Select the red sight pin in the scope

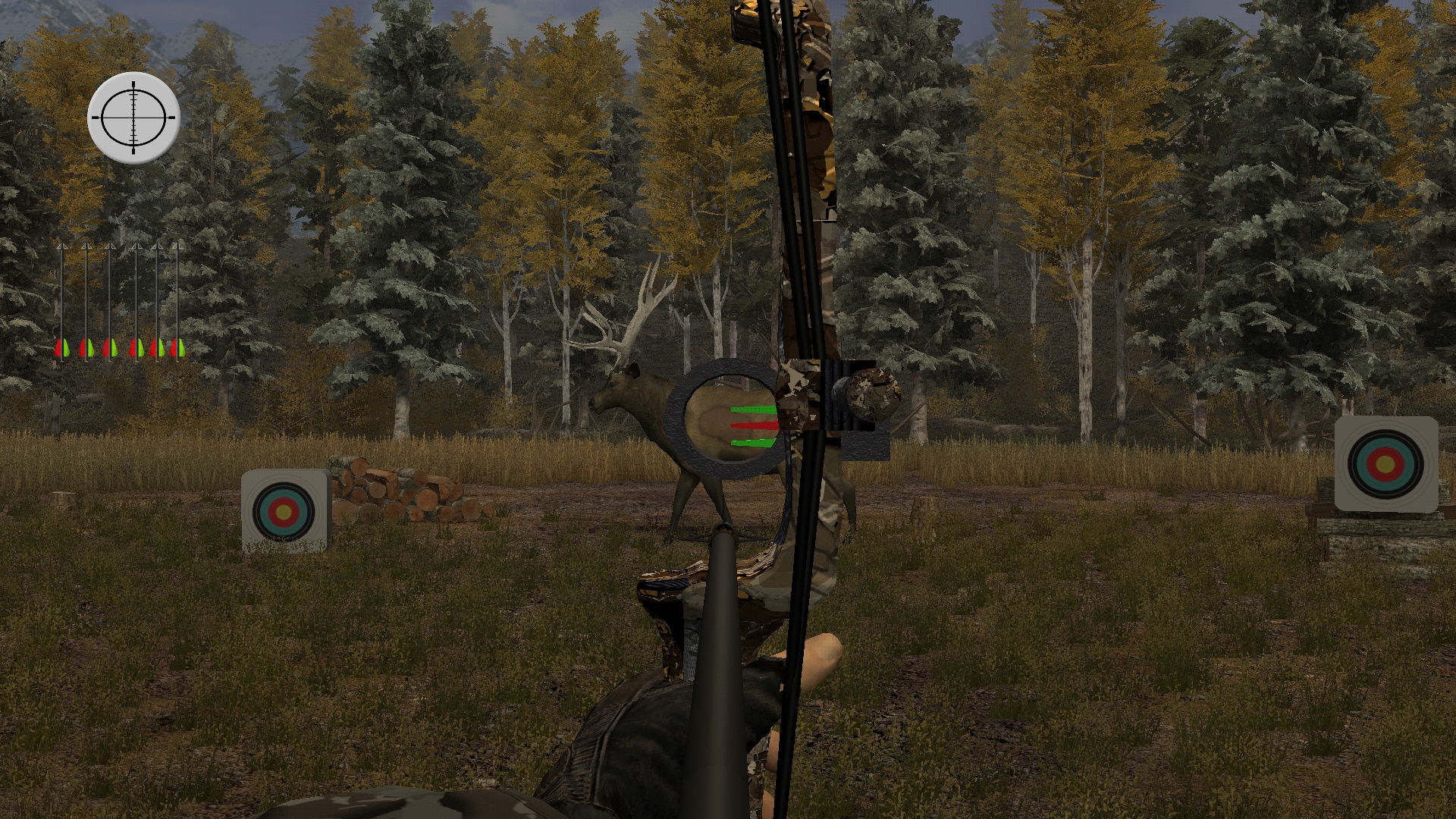click(x=752, y=426)
